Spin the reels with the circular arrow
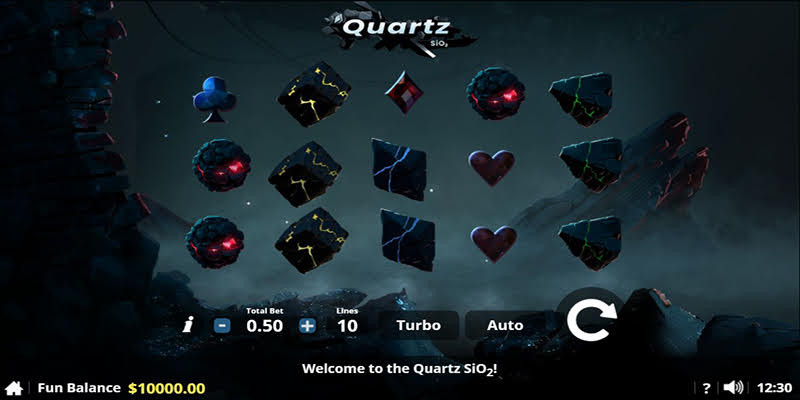 tap(592, 320)
